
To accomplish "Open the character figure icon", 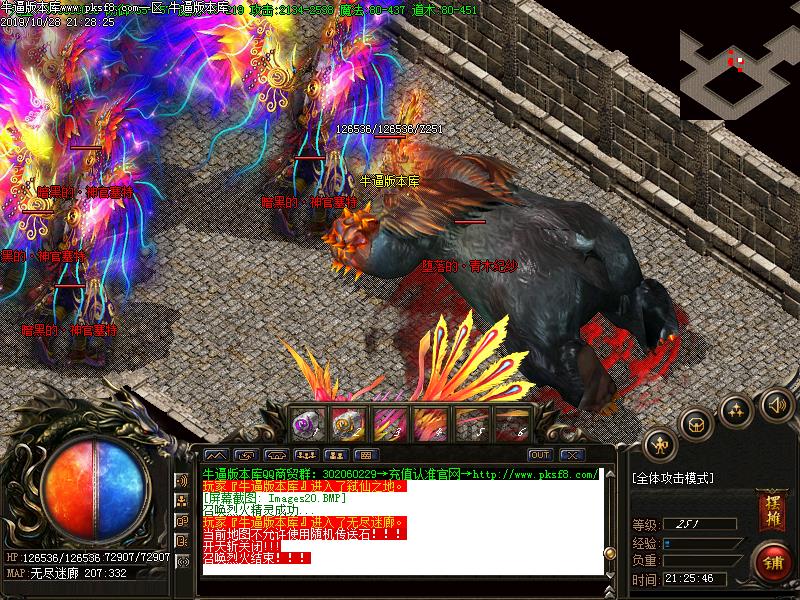I will [x=659, y=443].
